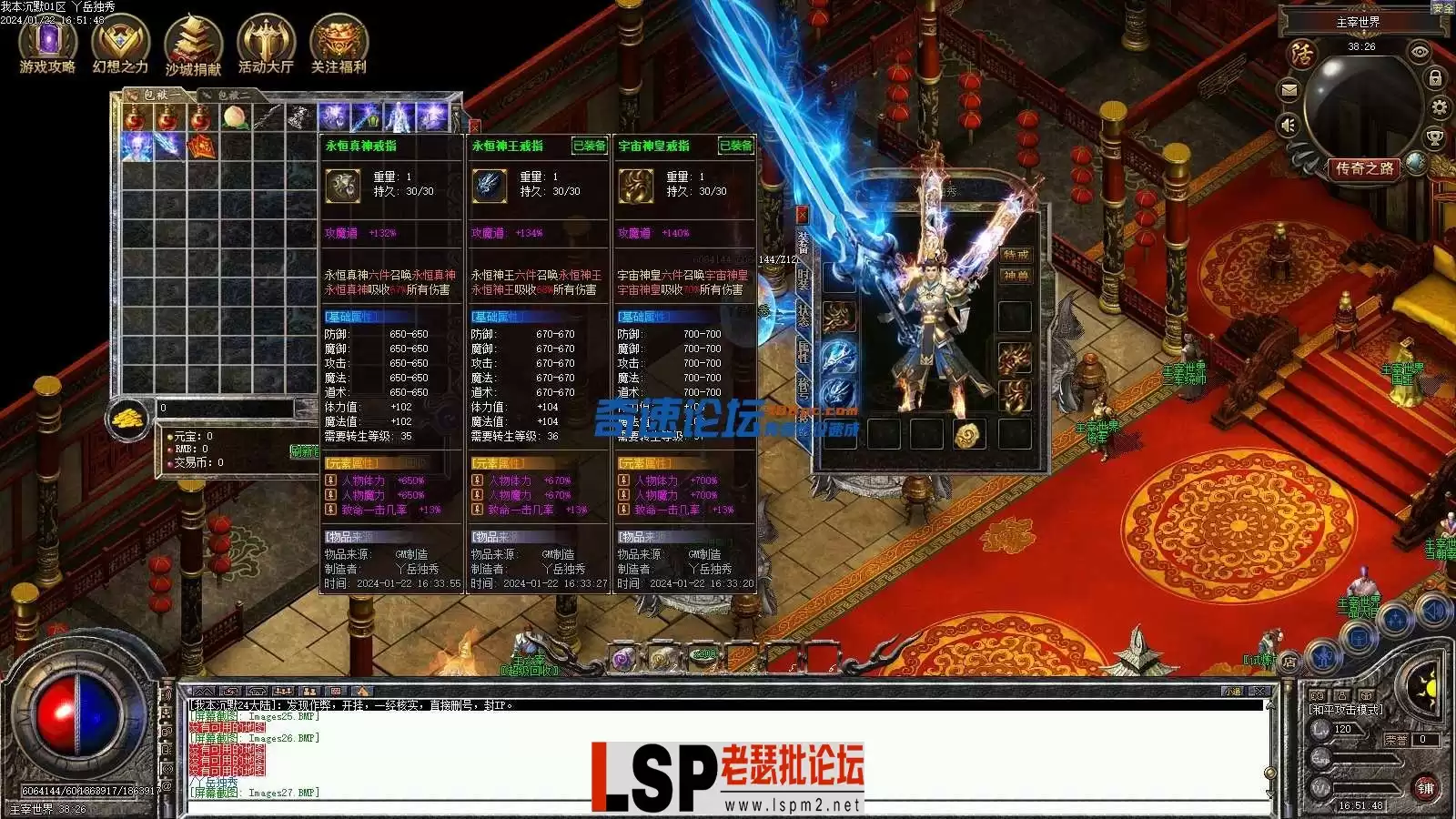Click the Exp progress bar at bottom right
Screen dimensions: 1456x819
pyautogui.click(x=1365, y=758)
